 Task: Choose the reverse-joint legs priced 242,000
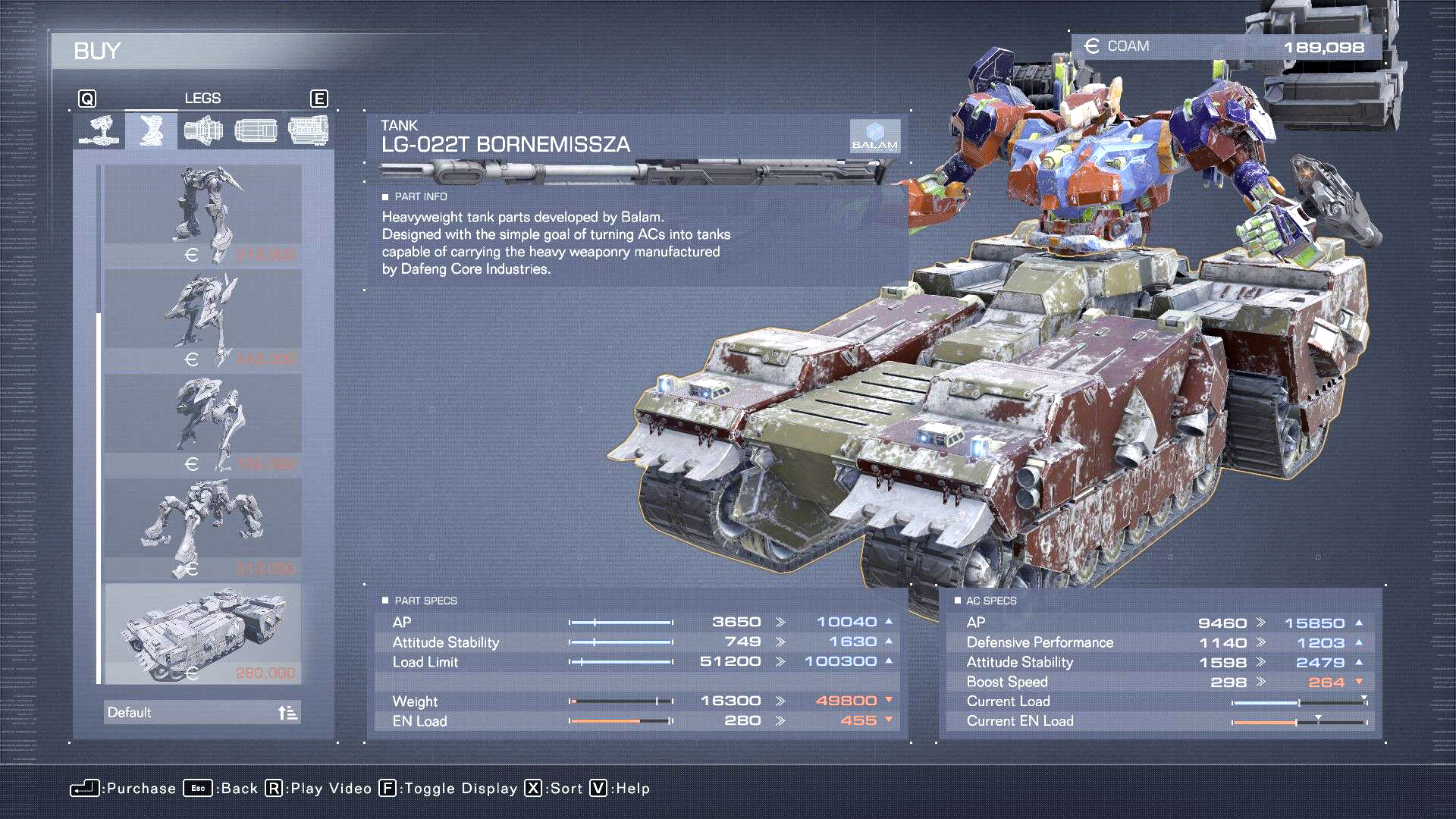click(x=202, y=319)
